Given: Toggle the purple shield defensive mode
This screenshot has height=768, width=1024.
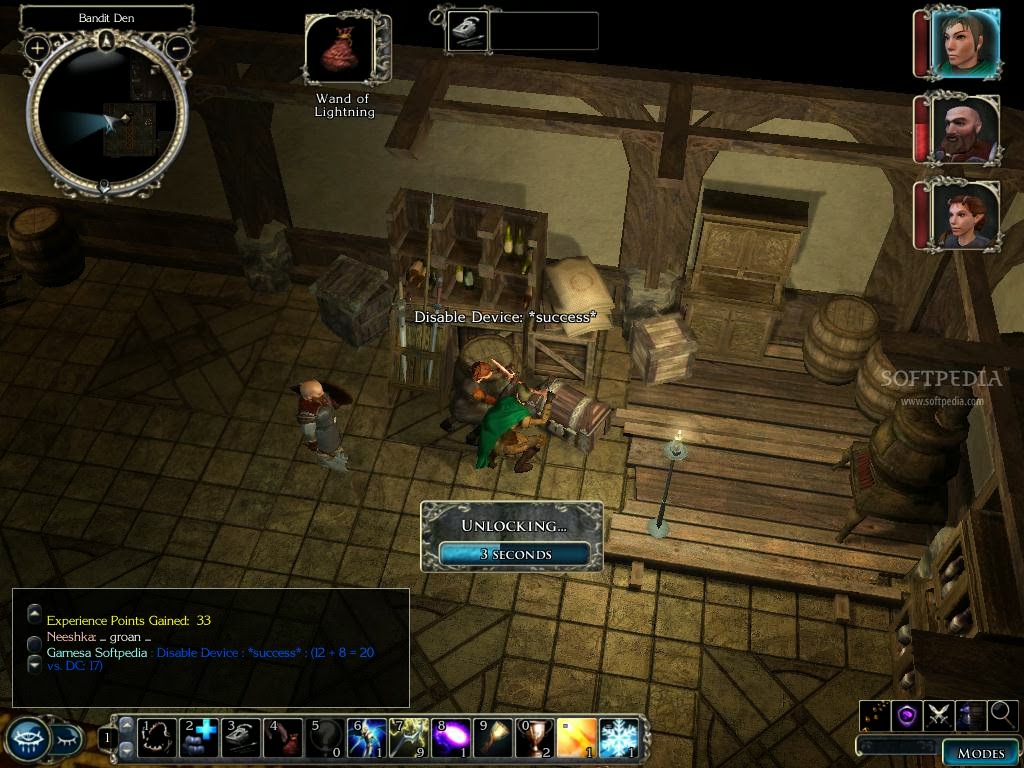Looking at the screenshot, I should click(x=907, y=714).
